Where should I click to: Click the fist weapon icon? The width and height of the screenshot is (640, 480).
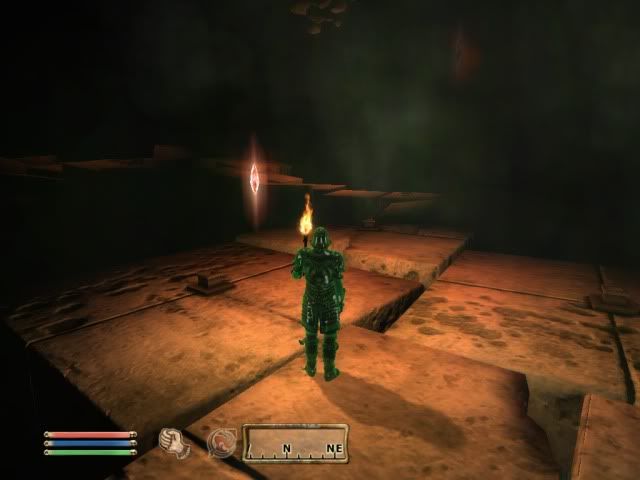coord(173,441)
